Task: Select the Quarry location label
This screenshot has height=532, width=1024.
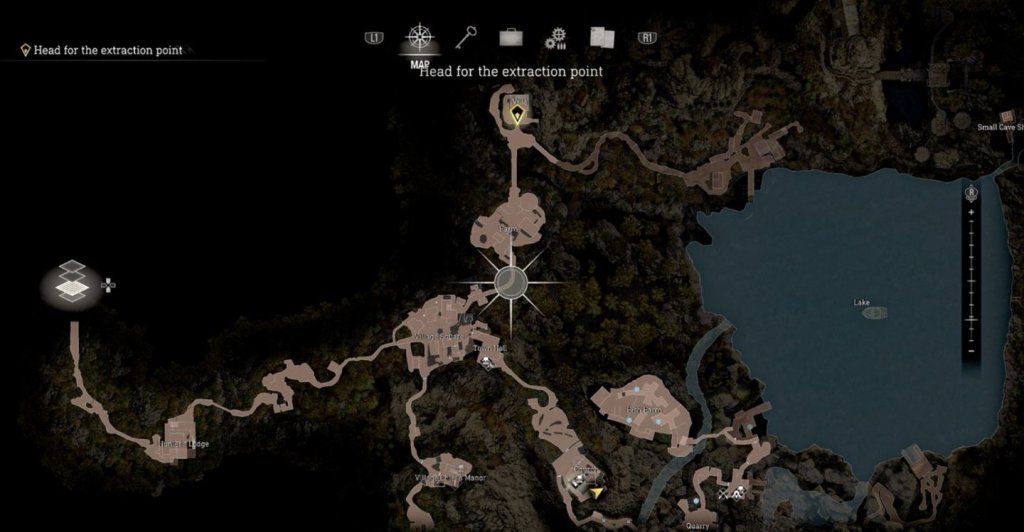Action: 697,524
